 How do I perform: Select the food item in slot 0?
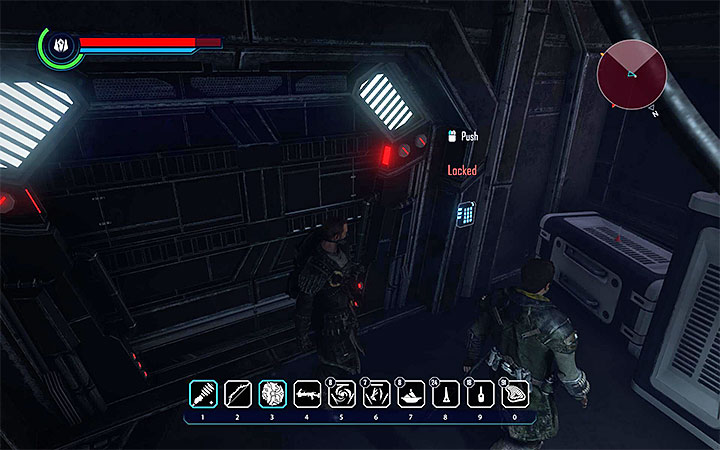(515, 393)
